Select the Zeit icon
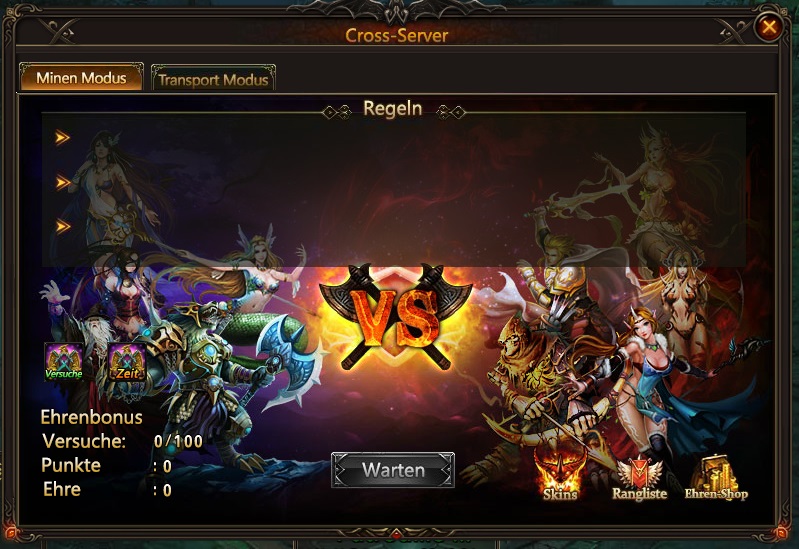This screenshot has height=549, width=799. click(127, 362)
